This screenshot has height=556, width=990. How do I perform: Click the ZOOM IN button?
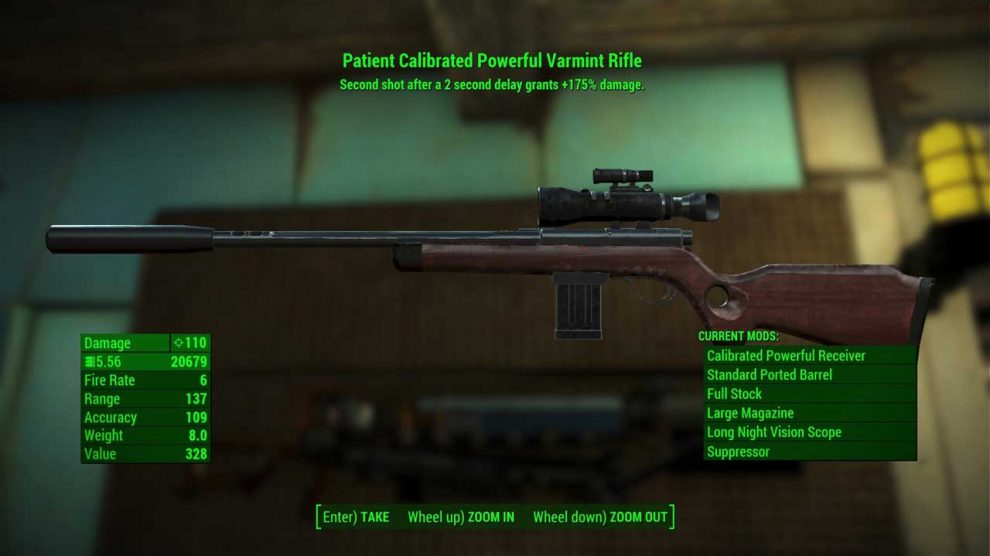[x=461, y=517]
